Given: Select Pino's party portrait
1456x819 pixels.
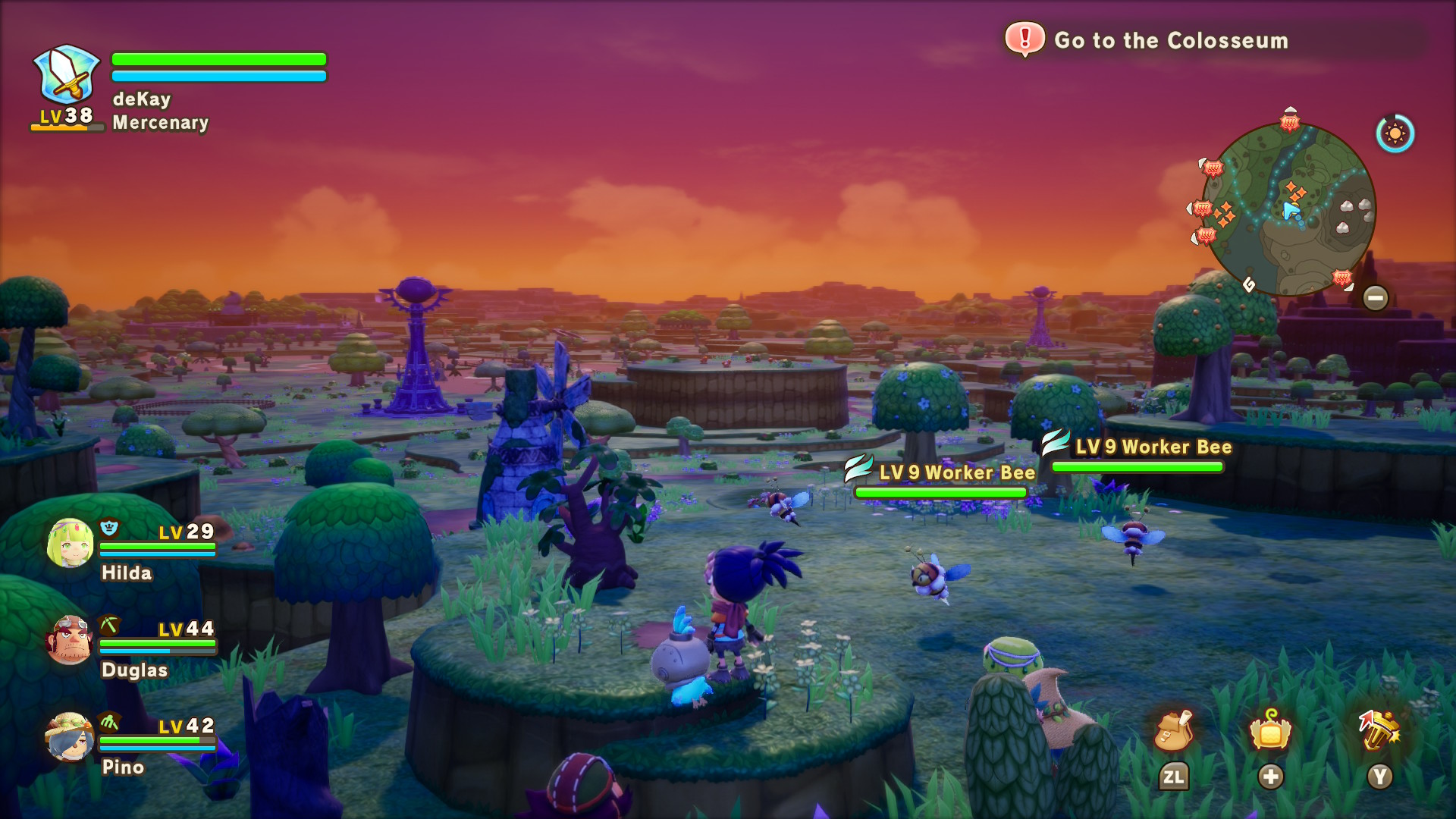Looking at the screenshot, I should pyautogui.click(x=70, y=736).
